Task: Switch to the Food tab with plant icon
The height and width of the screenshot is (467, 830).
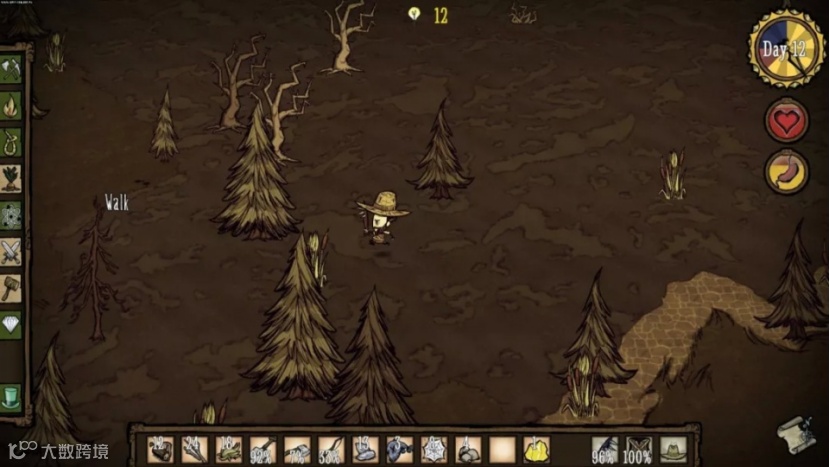Action: click(x=11, y=178)
